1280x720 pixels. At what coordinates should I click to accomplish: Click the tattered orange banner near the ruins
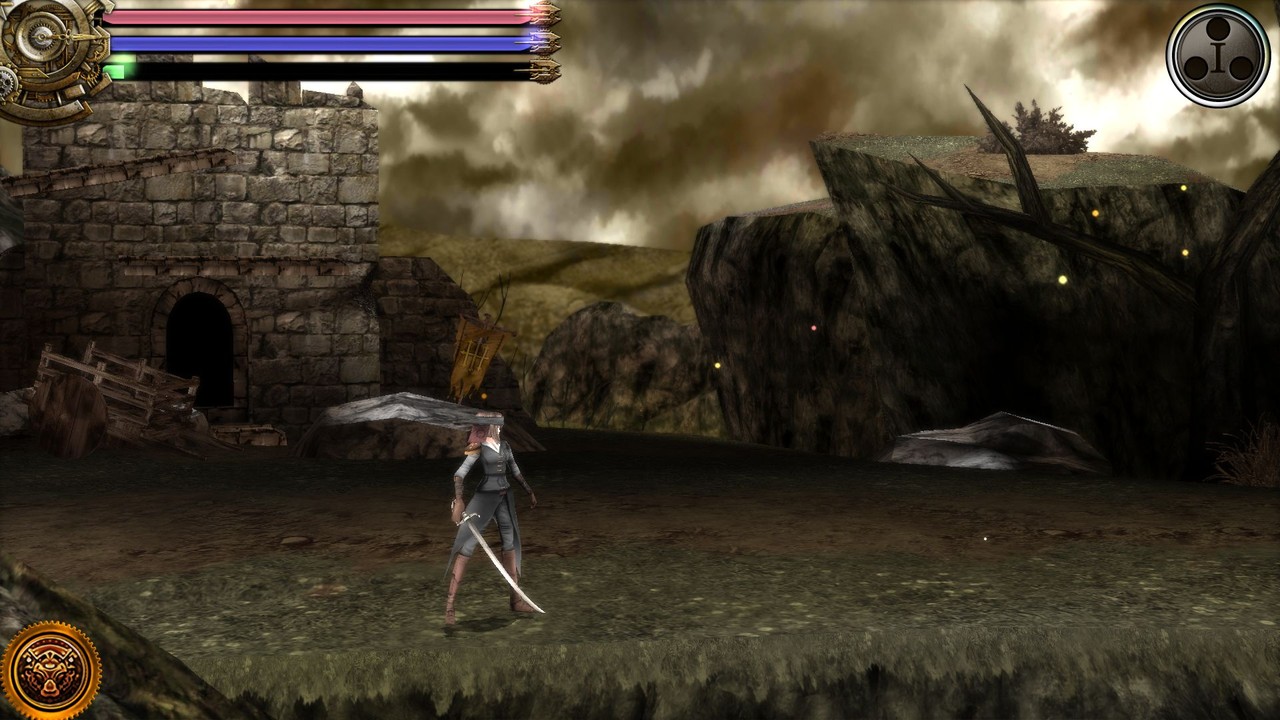click(475, 355)
